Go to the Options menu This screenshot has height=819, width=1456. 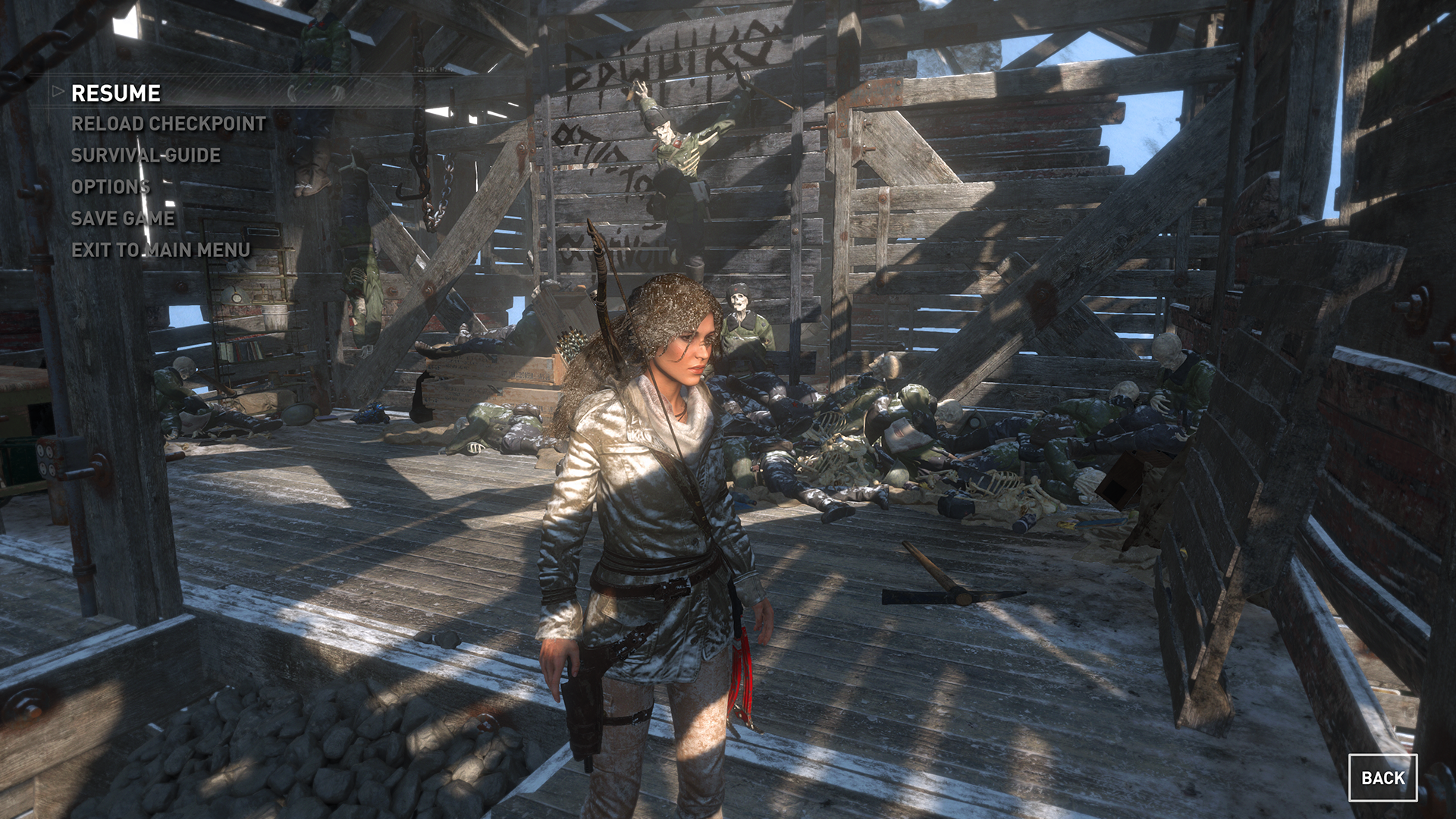pos(111,187)
